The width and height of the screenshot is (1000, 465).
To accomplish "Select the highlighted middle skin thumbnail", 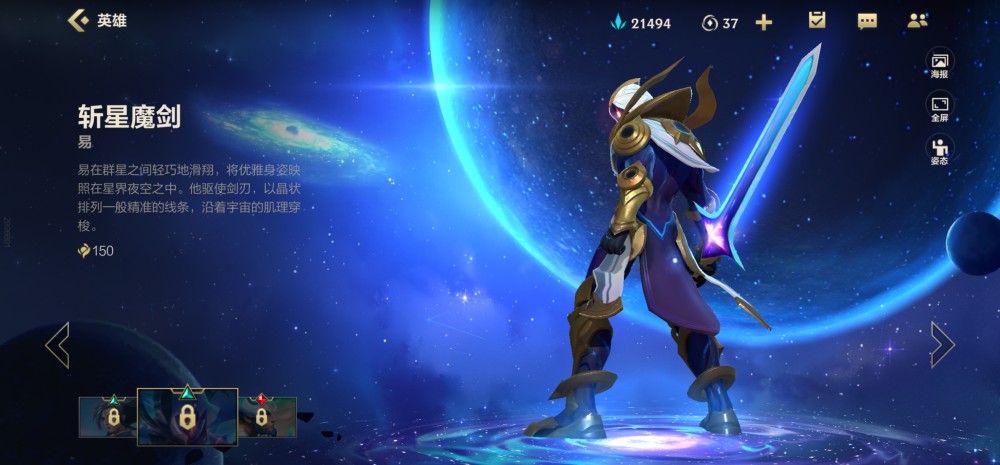I will point(187,416).
